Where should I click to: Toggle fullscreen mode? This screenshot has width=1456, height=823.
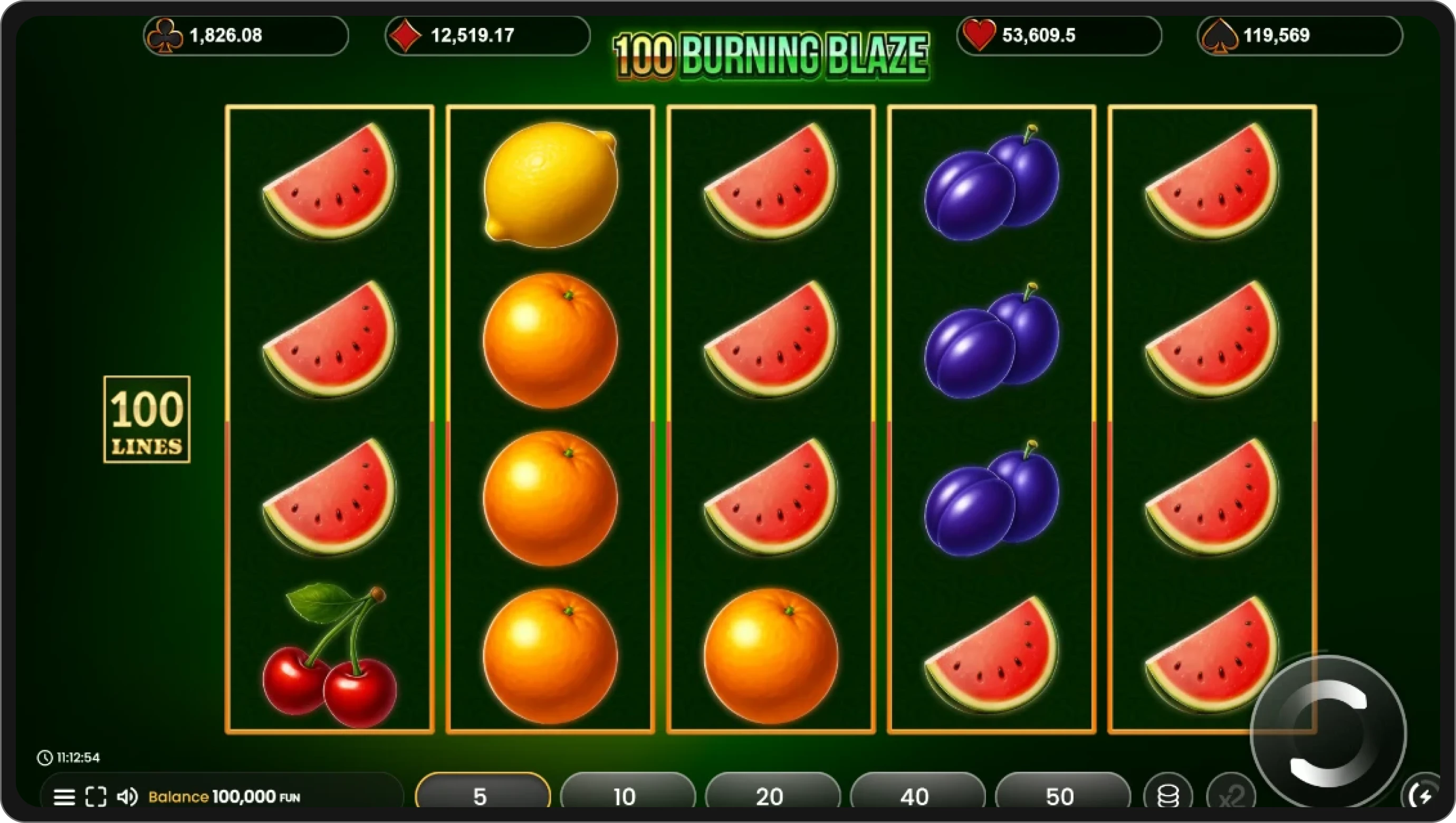click(96, 797)
